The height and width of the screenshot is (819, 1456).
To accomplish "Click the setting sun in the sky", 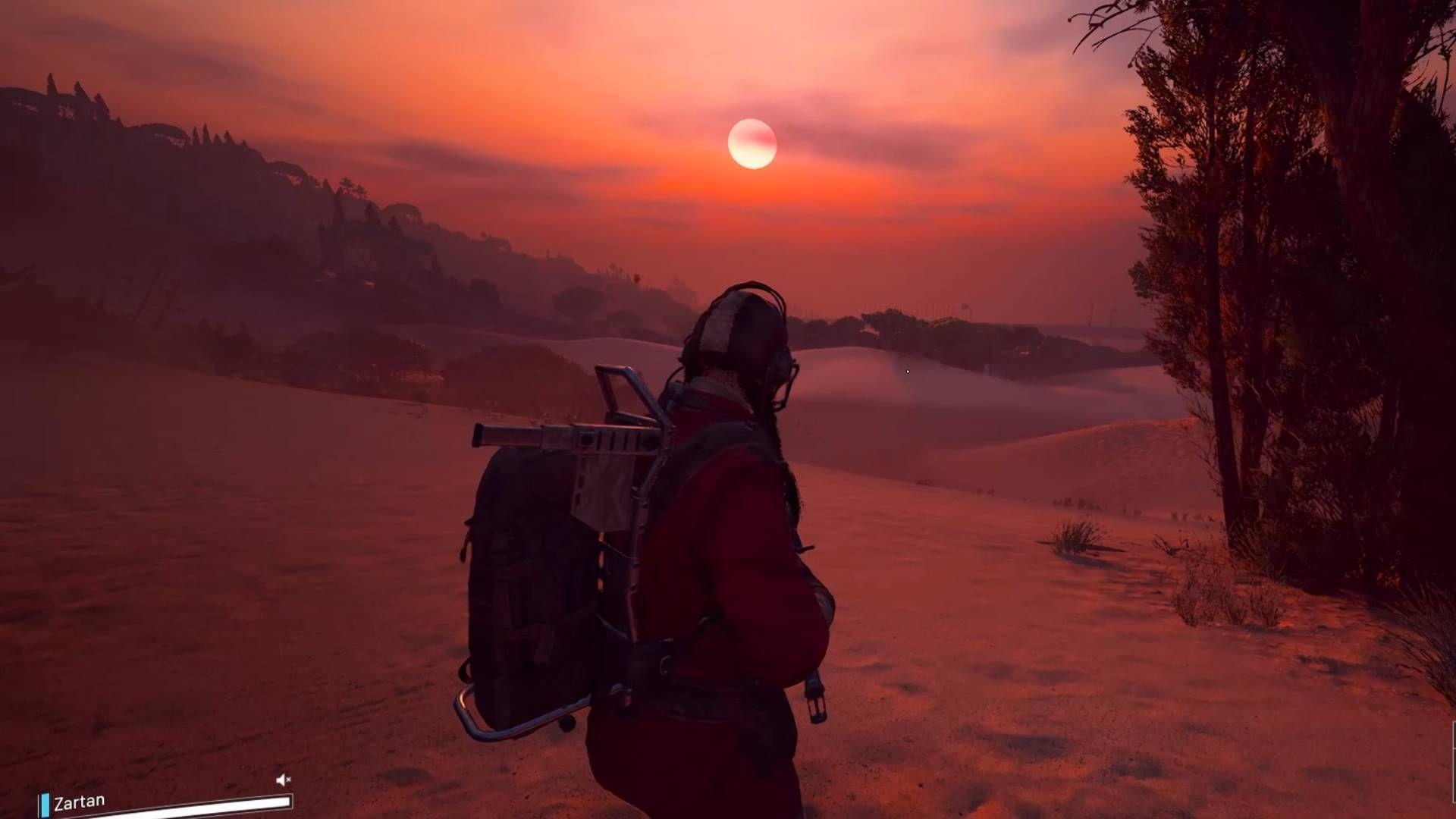I will 753,144.
